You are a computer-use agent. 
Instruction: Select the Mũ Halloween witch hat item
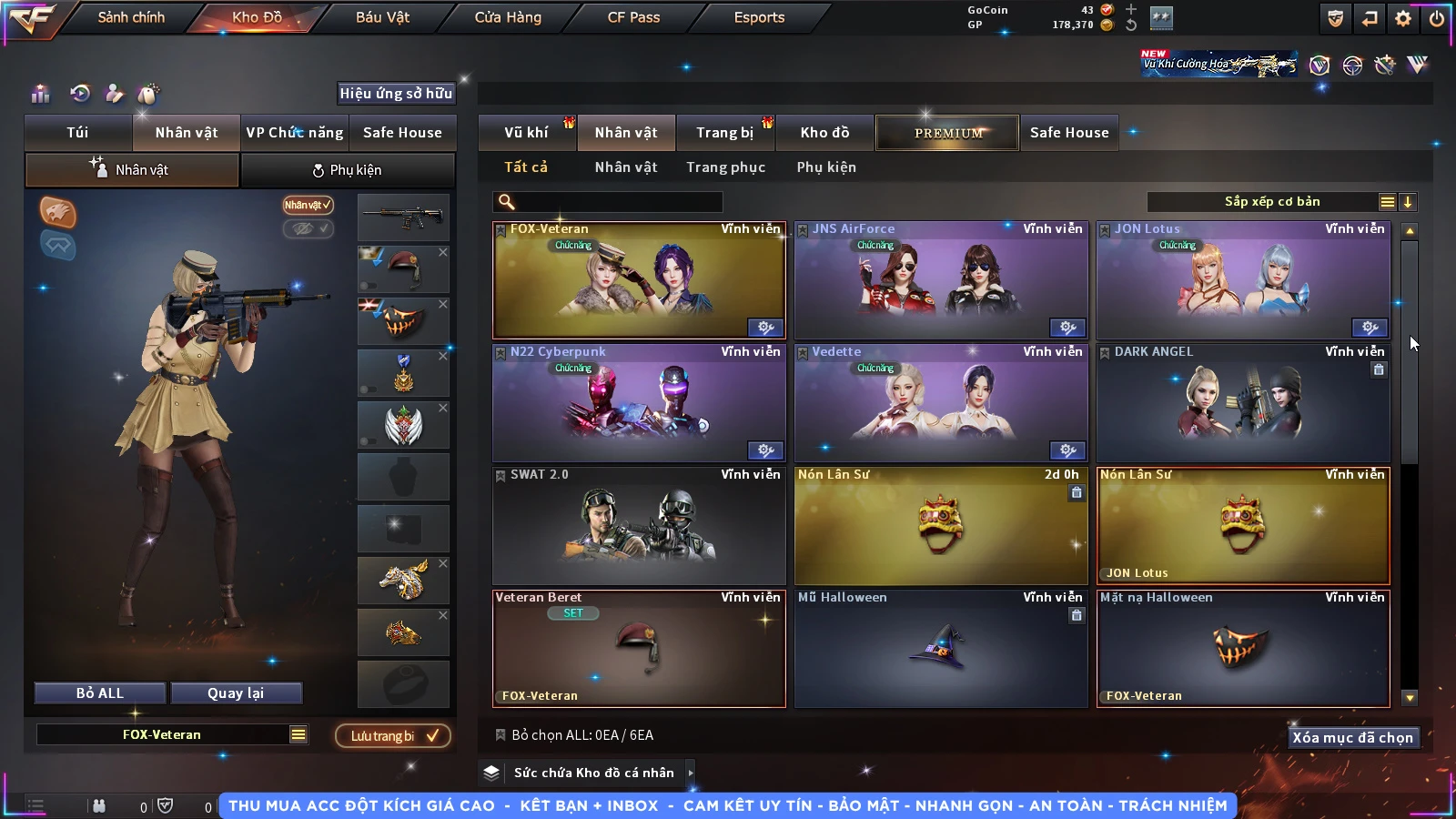pyautogui.click(x=941, y=649)
